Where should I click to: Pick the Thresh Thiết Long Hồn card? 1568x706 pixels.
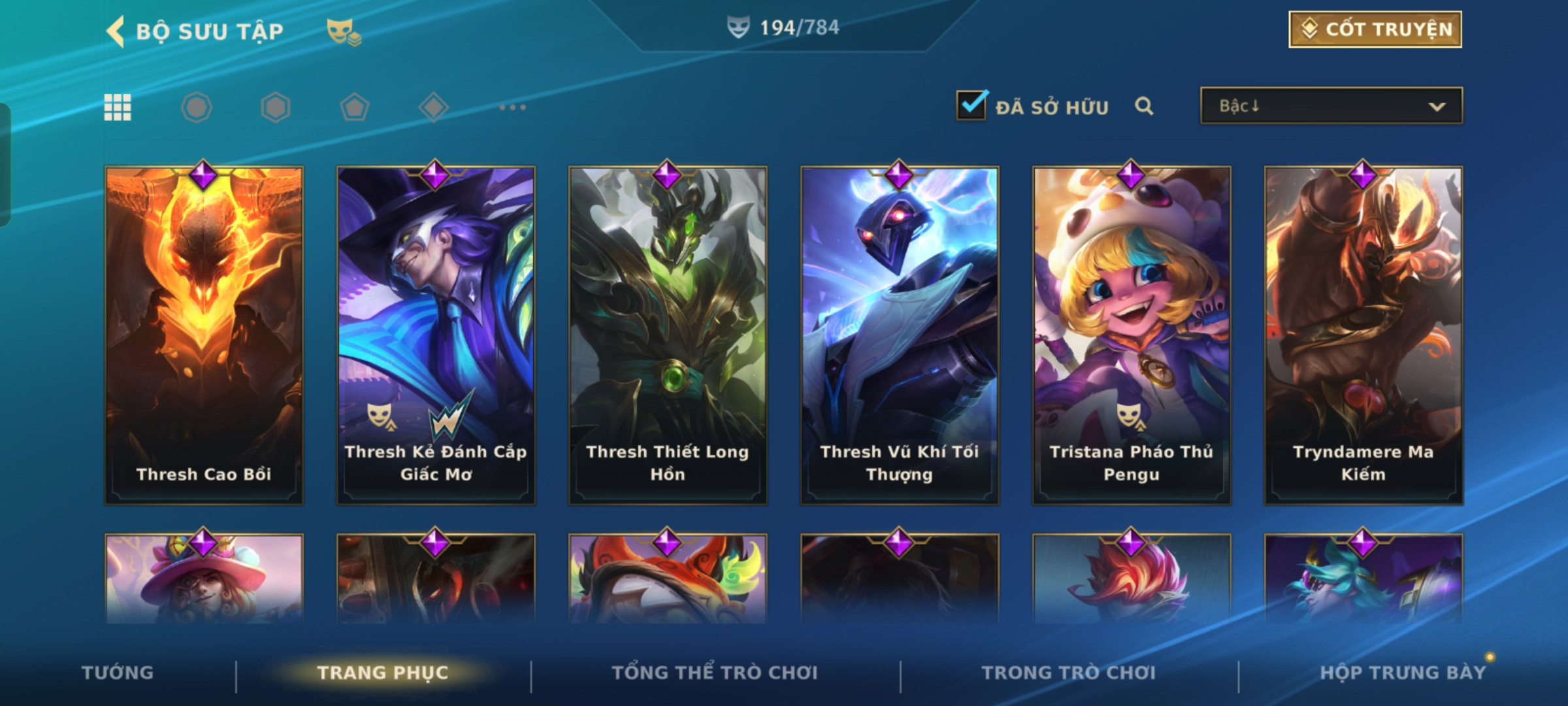point(668,335)
